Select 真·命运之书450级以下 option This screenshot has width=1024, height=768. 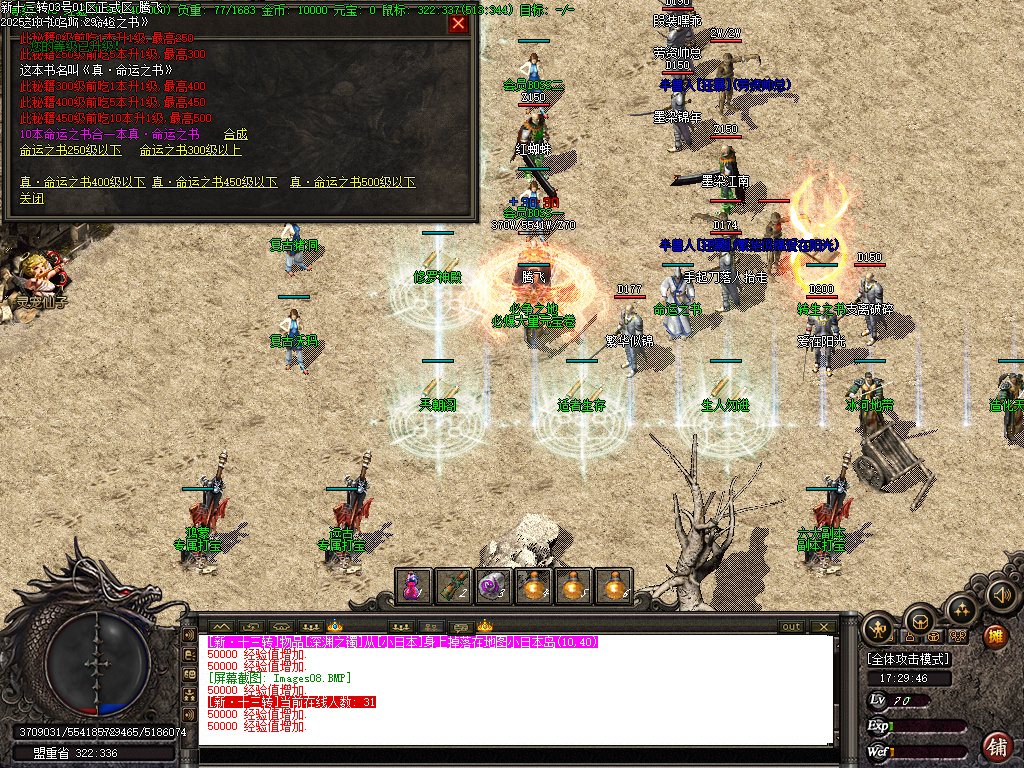(214, 182)
